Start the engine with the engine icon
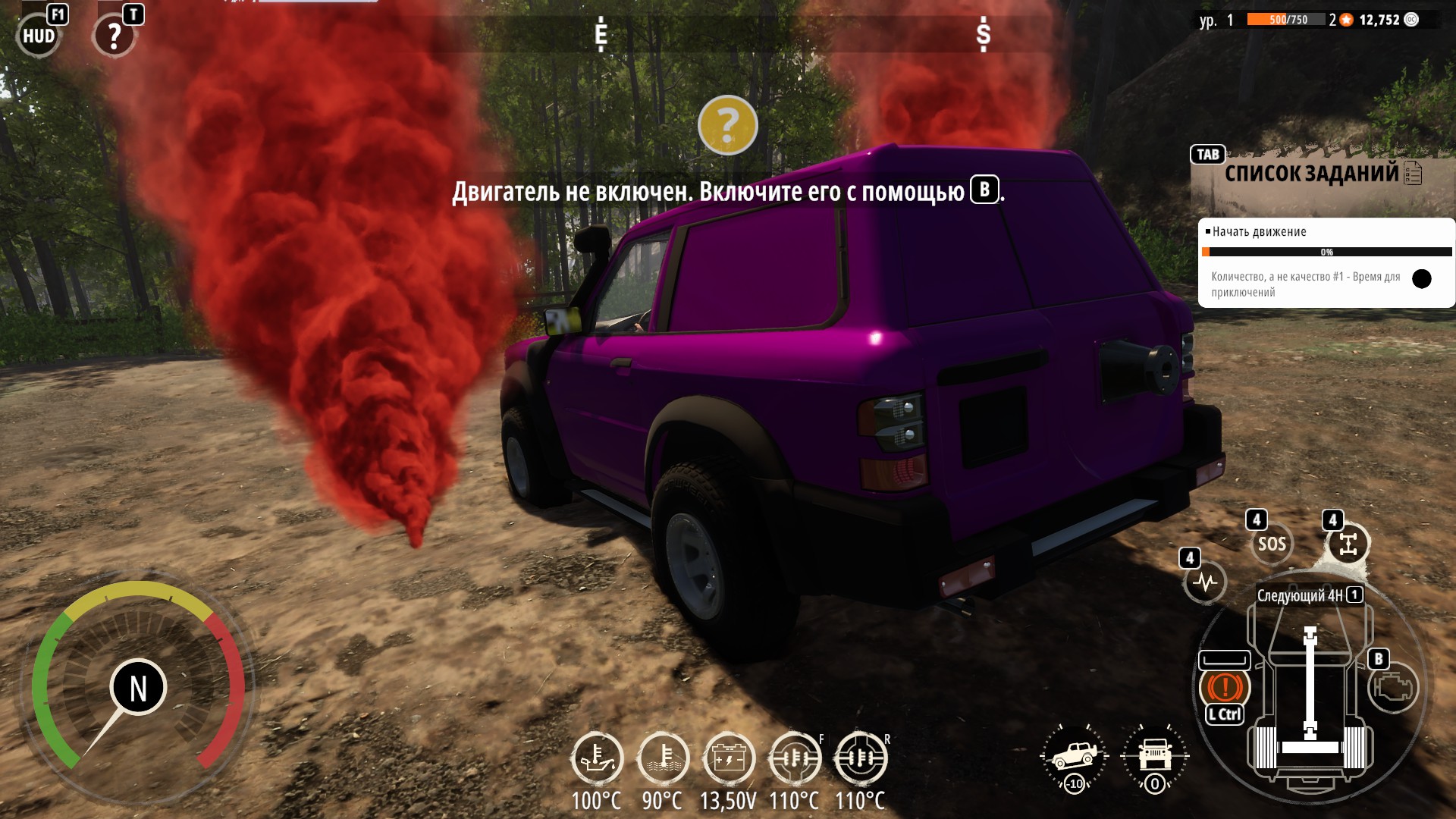 point(1393,687)
